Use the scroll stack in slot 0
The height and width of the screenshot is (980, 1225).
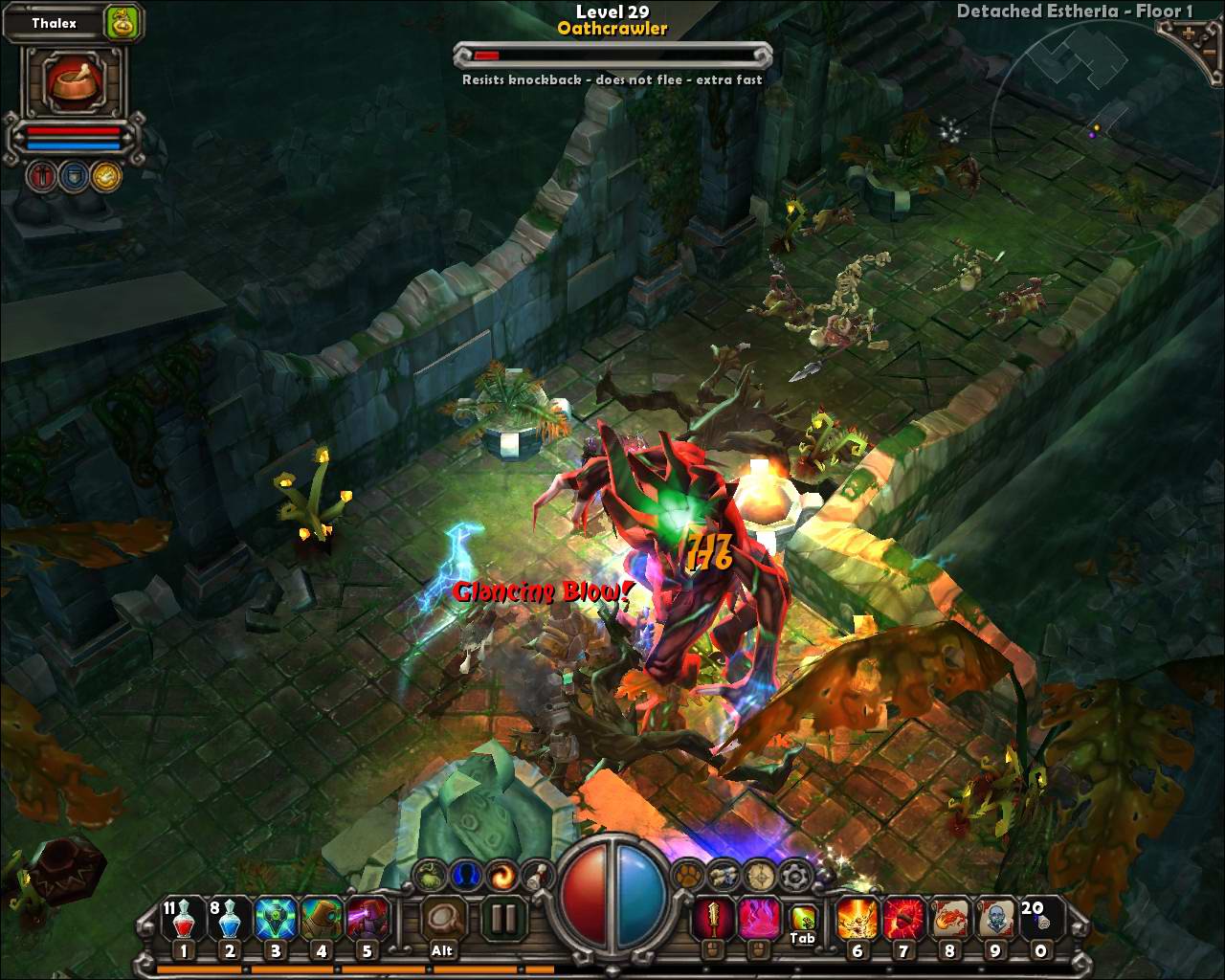point(1040,920)
